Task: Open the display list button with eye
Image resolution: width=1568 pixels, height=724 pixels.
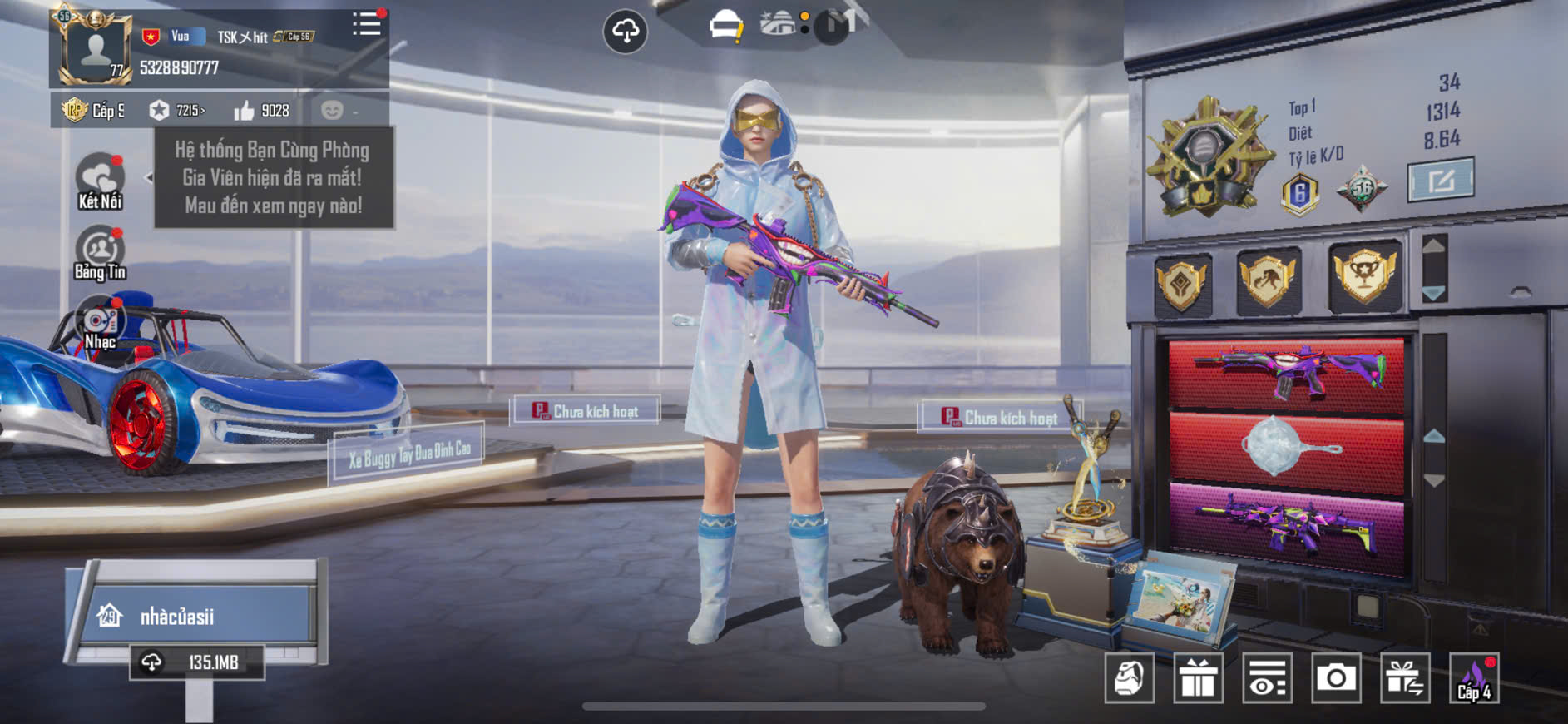Action: tap(1267, 678)
